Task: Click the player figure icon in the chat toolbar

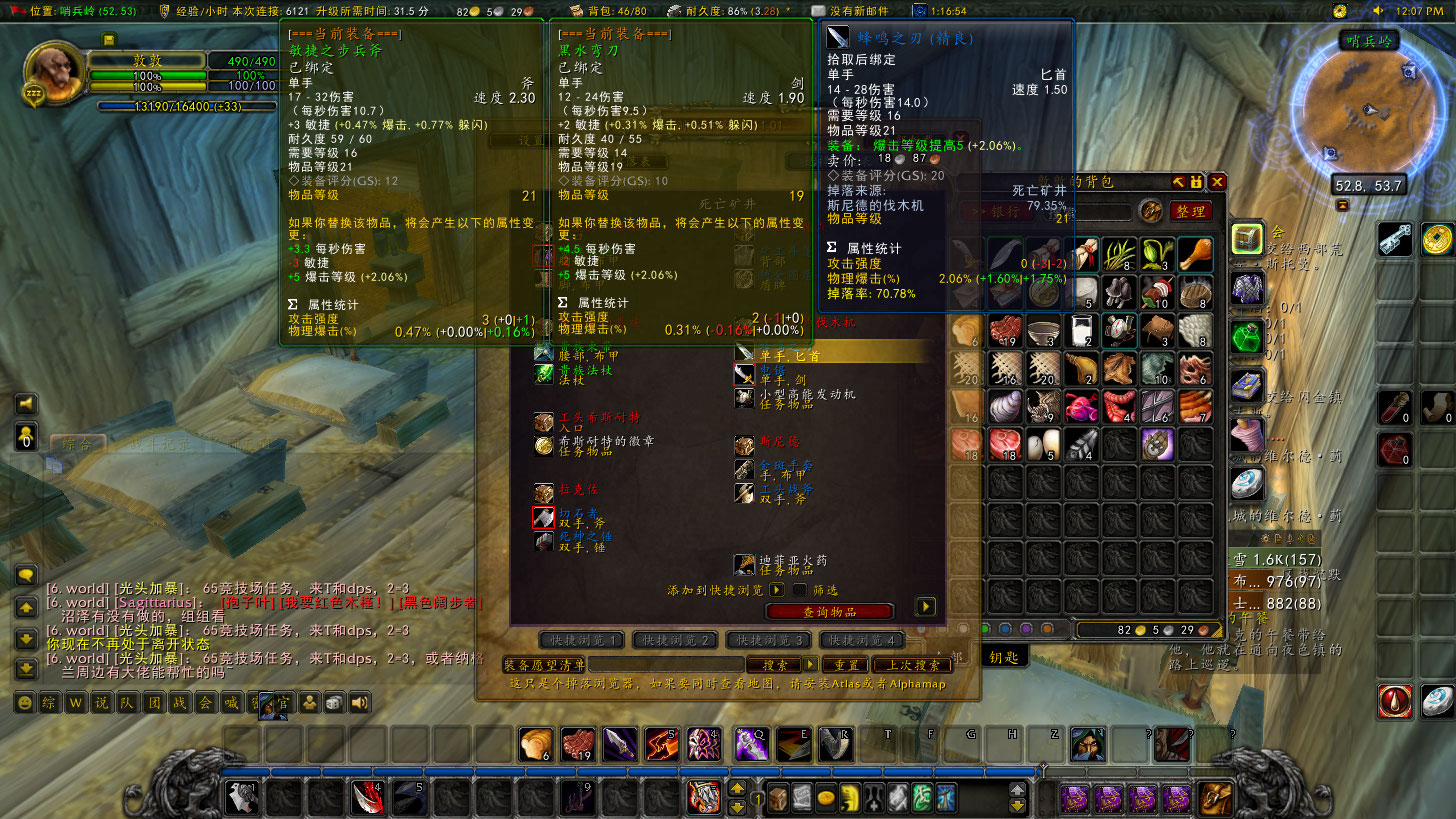Action: [310, 703]
